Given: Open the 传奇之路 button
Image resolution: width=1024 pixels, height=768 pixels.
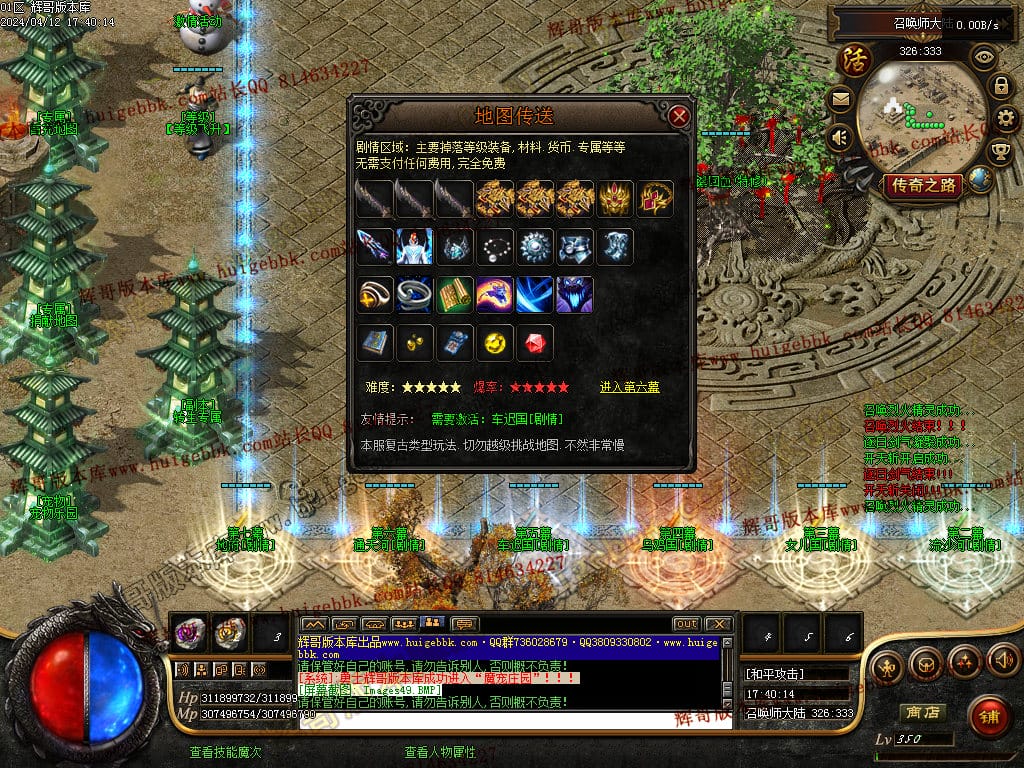Looking at the screenshot, I should point(923,185).
